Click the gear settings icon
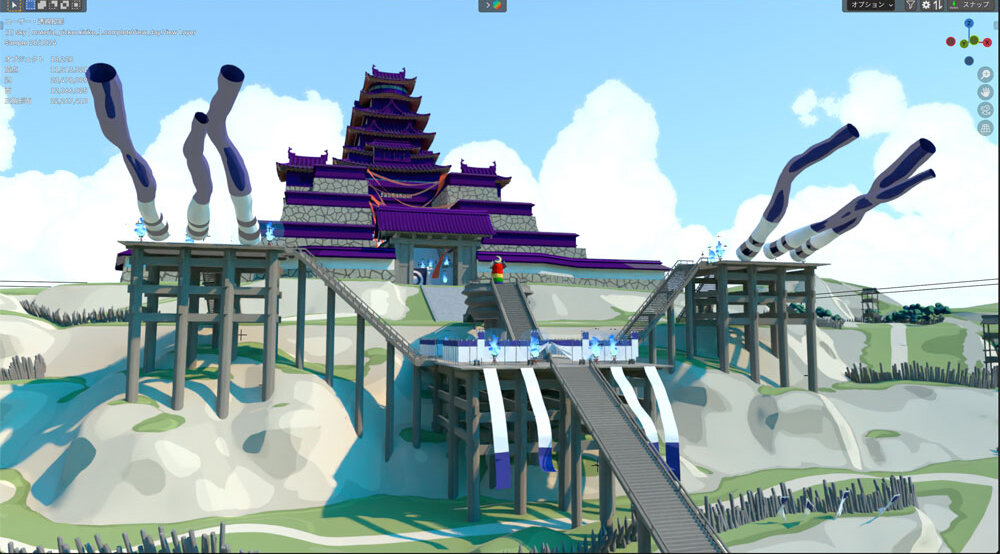This screenshot has height=554, width=1000. [x=926, y=5]
